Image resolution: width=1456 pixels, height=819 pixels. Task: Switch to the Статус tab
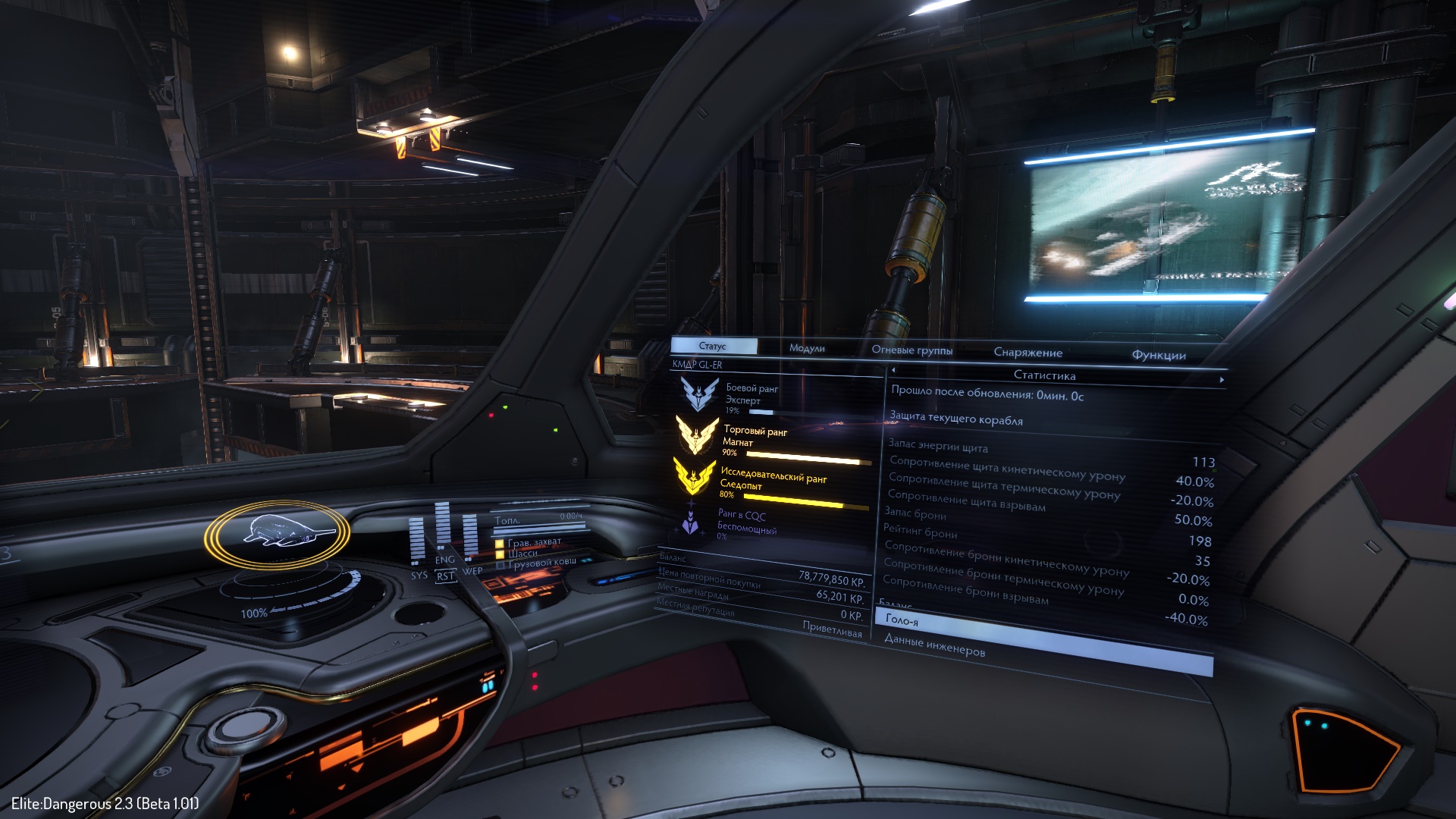coord(713,346)
